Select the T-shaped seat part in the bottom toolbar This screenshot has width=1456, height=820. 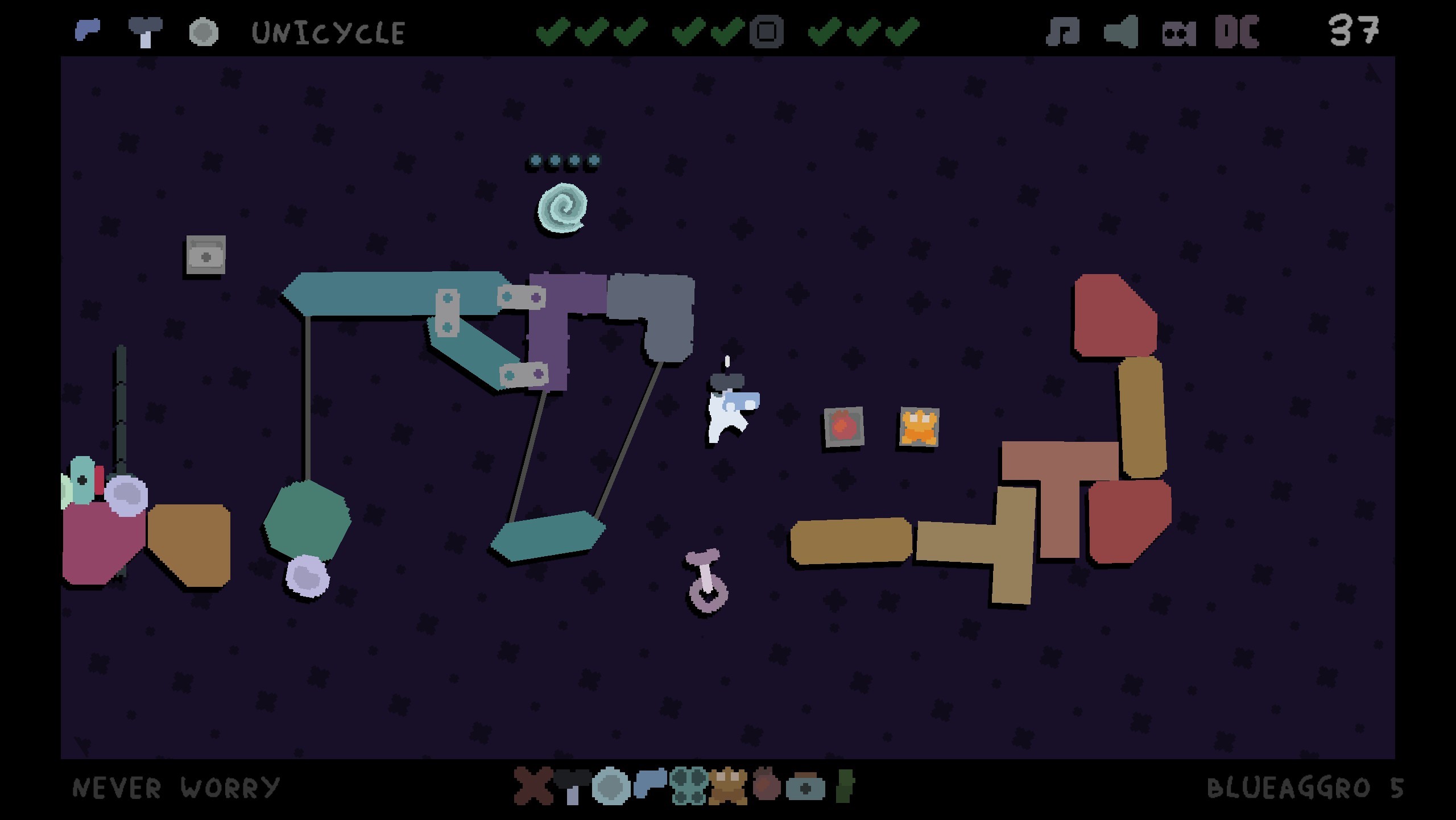(572, 786)
